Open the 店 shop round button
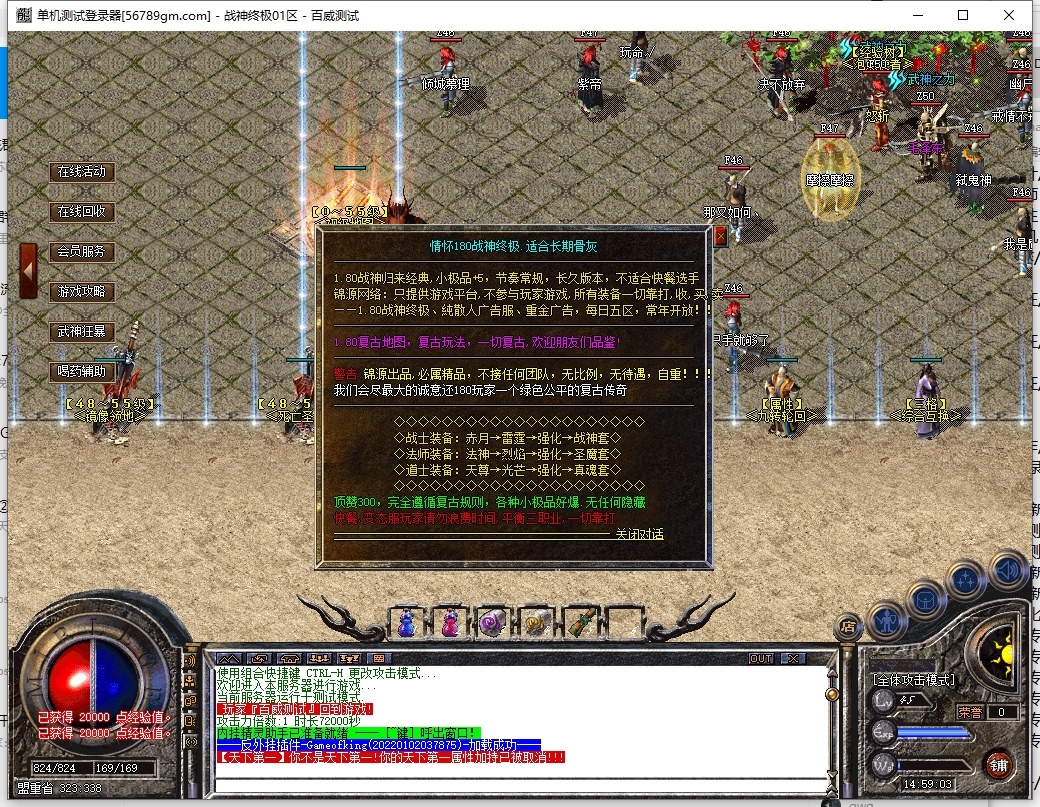This screenshot has height=807, width=1040. click(x=848, y=626)
